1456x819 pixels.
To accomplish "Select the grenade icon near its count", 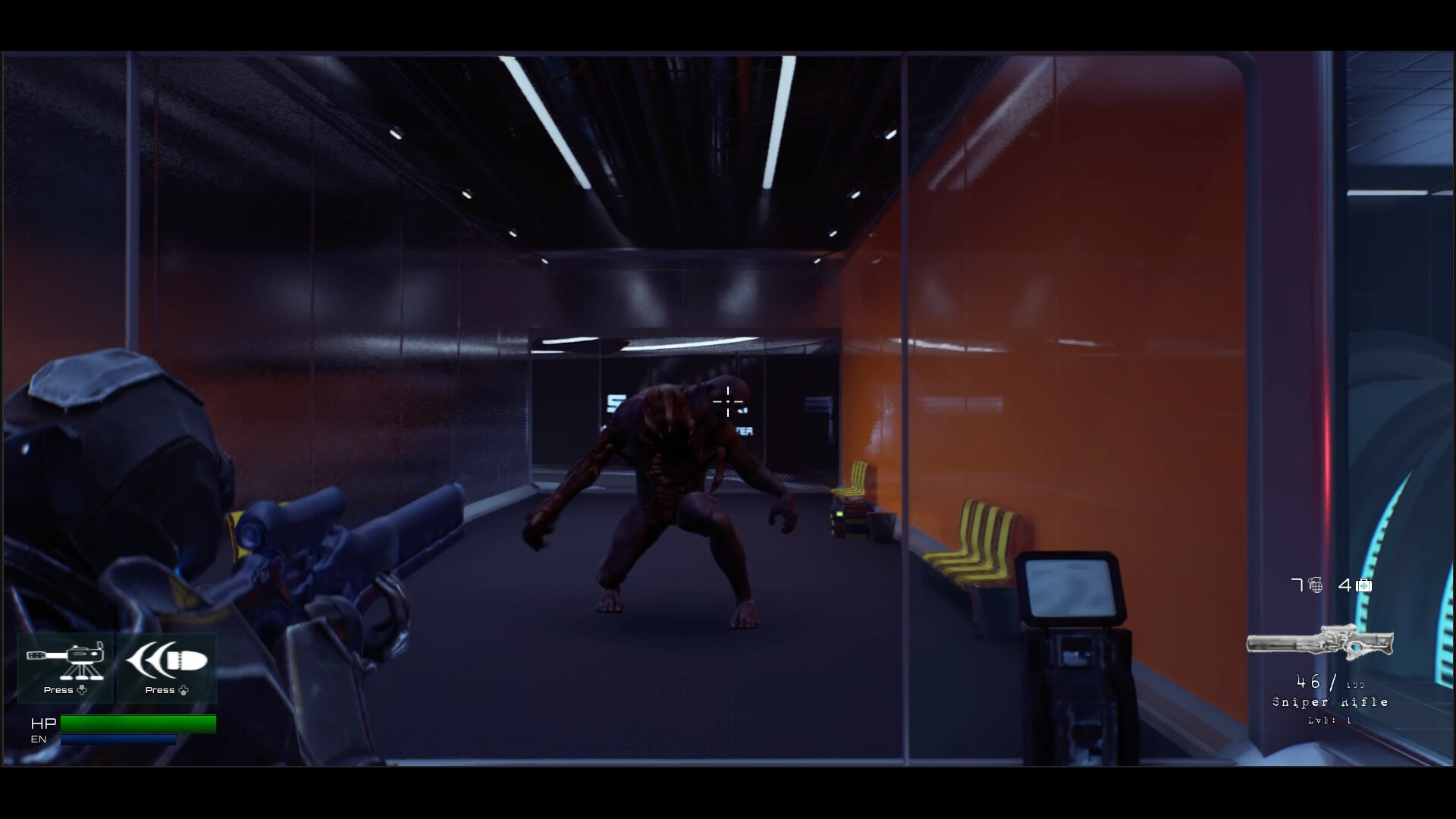I will [x=1315, y=585].
